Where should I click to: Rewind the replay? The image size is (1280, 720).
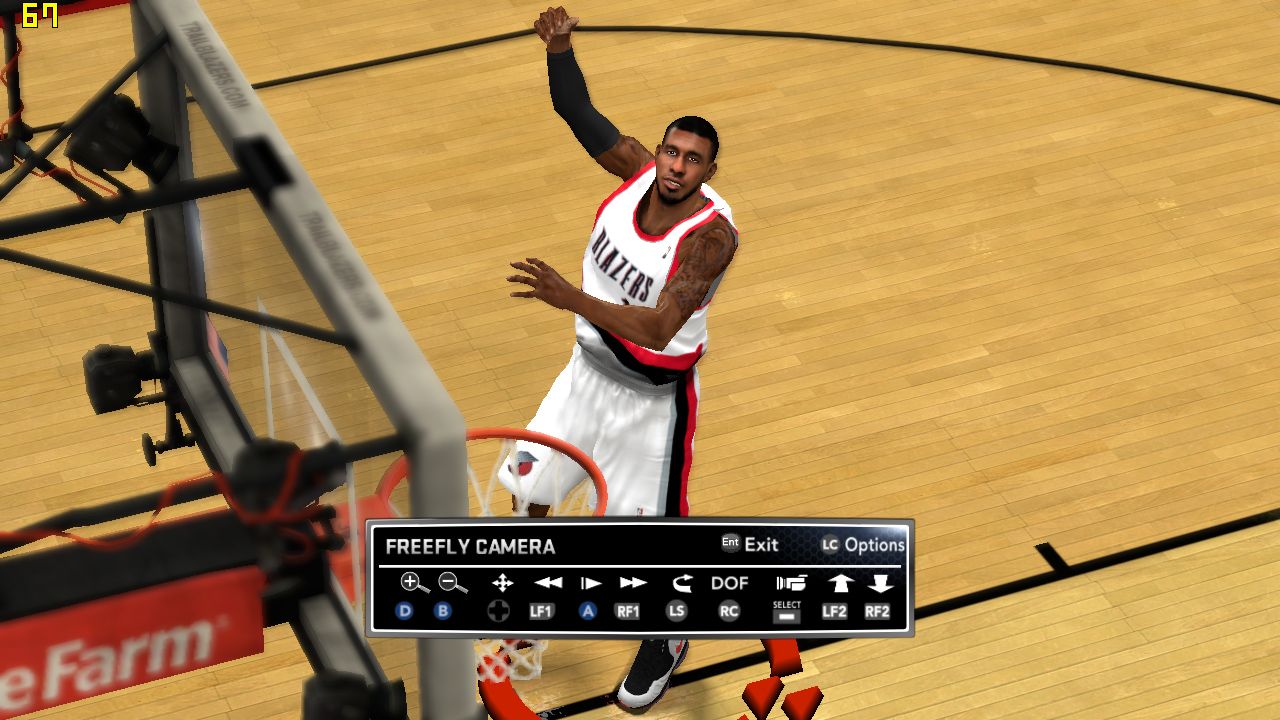(x=547, y=583)
